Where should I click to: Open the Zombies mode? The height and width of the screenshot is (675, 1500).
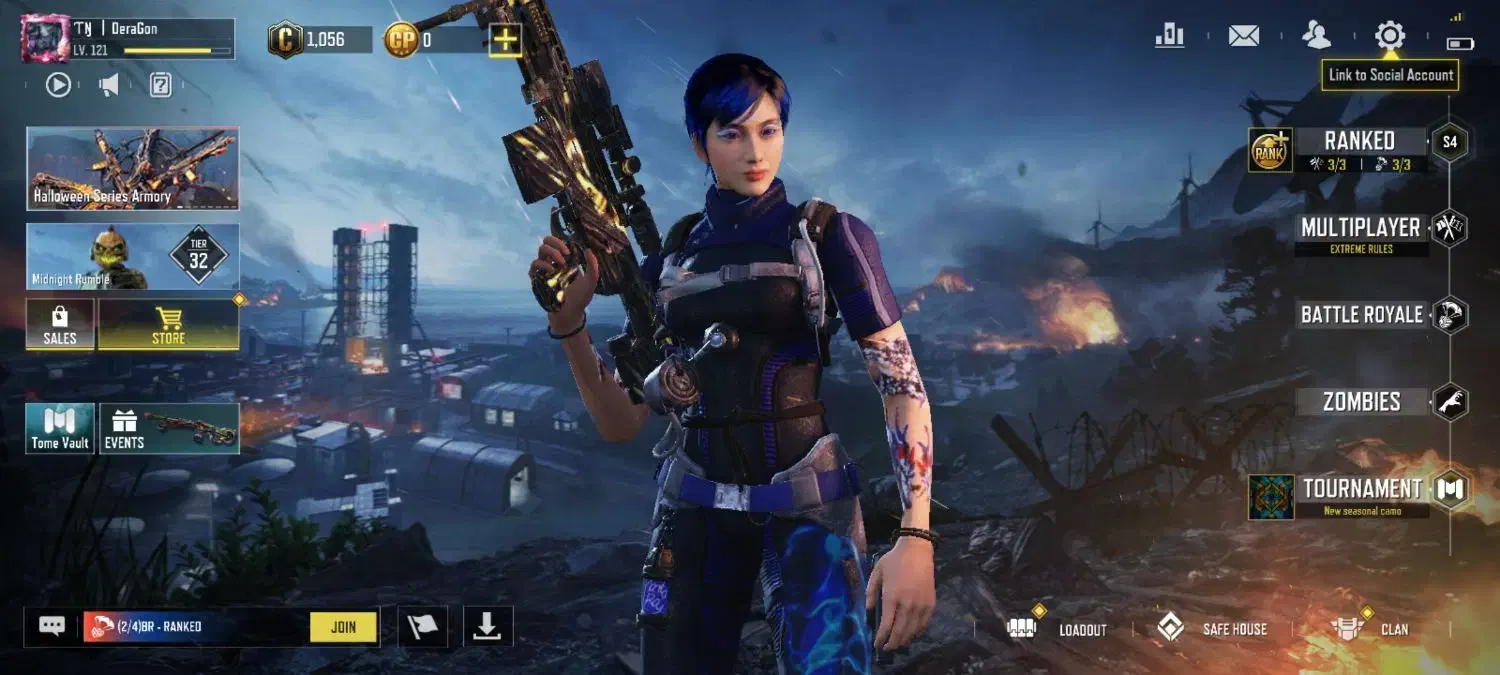pos(1361,402)
